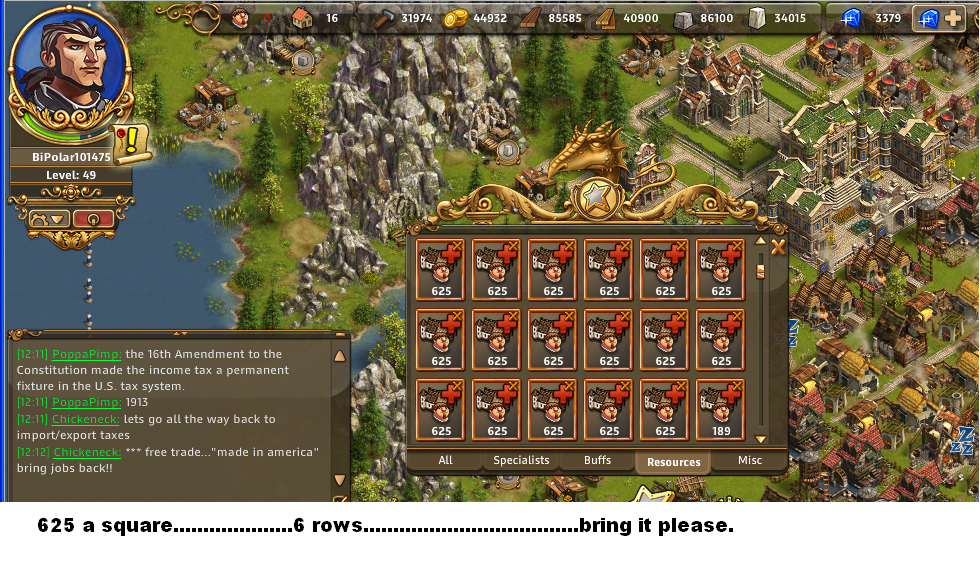Click the star menu scroll-up arrow
This screenshot has height=569, width=980.
point(760,242)
